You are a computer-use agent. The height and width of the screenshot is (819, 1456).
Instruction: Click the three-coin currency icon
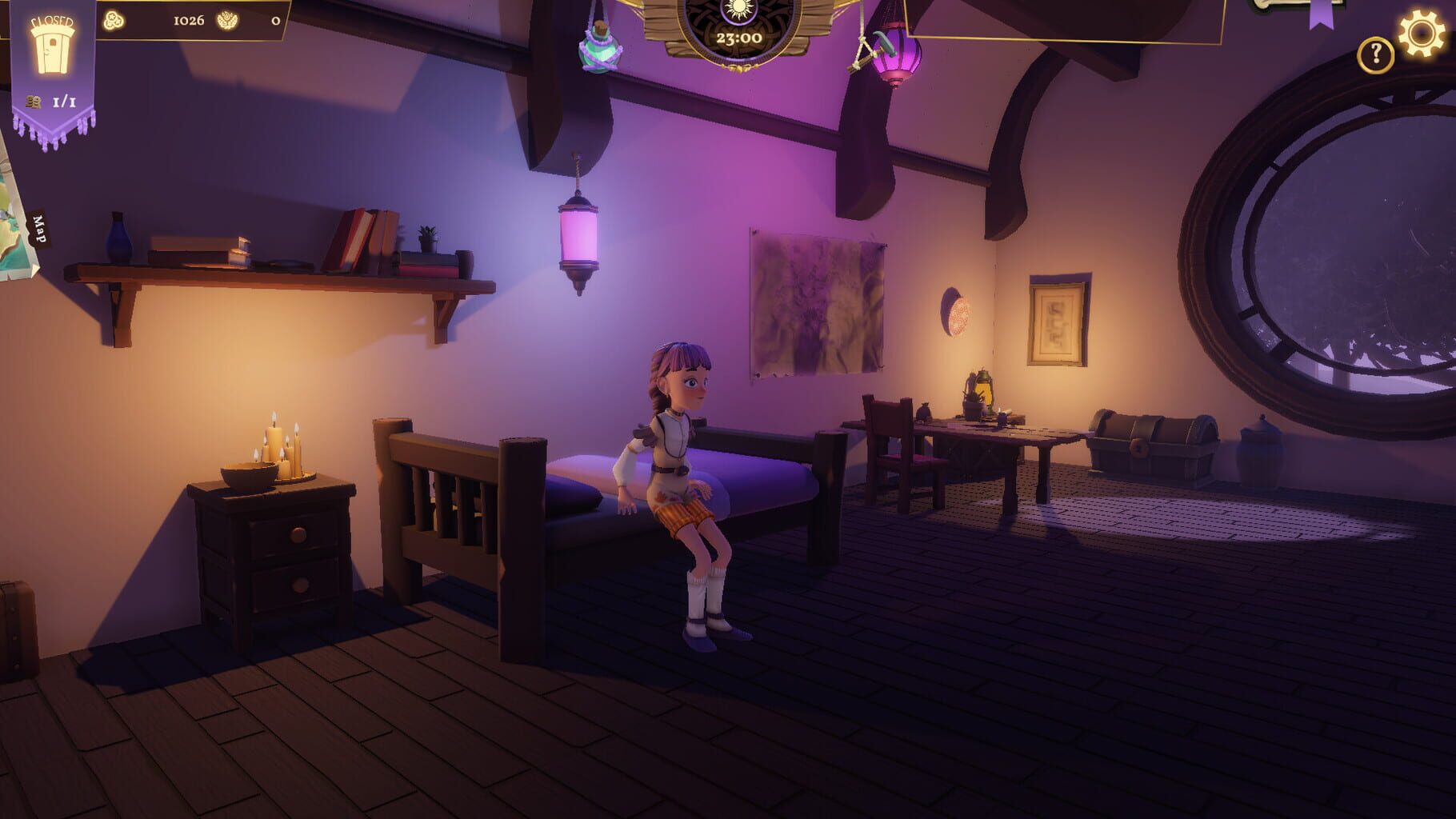click(x=114, y=21)
